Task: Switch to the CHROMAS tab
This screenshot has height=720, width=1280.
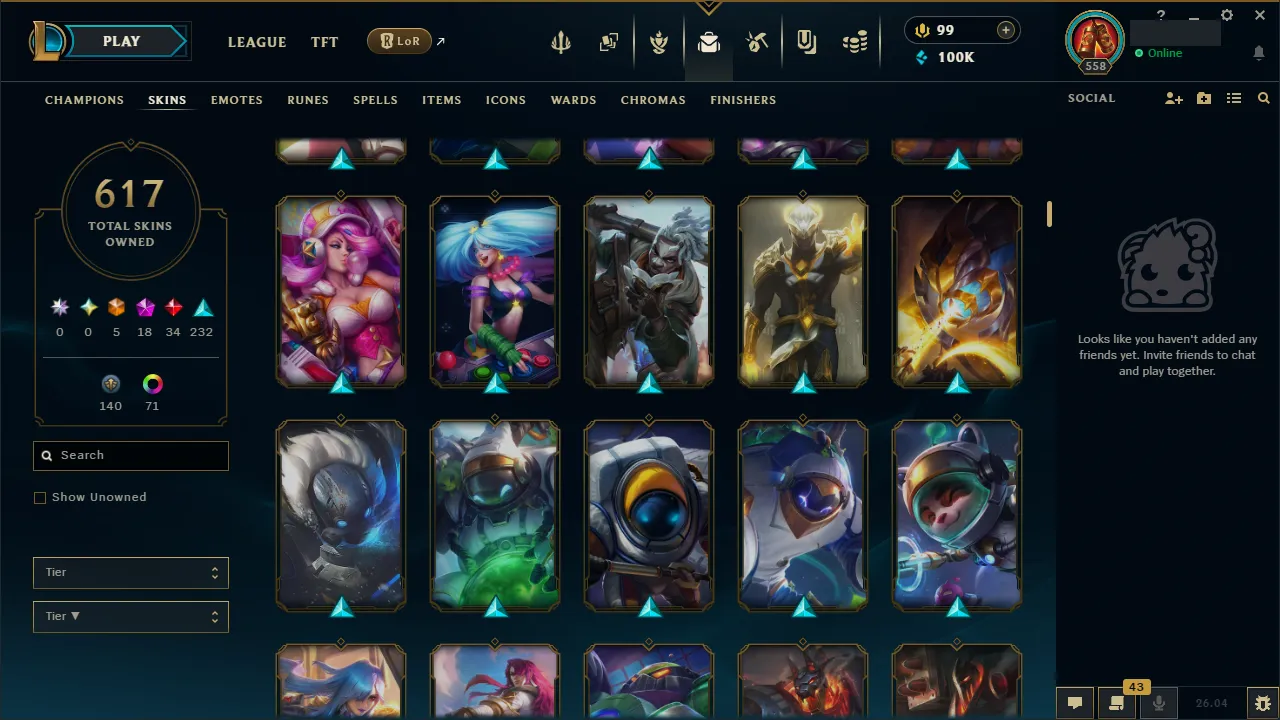Action: tap(653, 100)
